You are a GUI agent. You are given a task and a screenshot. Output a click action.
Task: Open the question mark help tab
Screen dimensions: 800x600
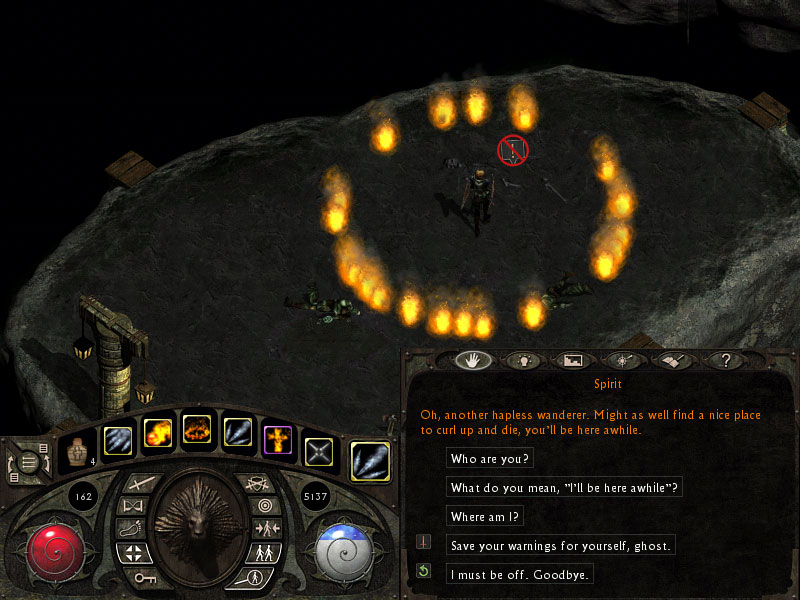point(725,360)
